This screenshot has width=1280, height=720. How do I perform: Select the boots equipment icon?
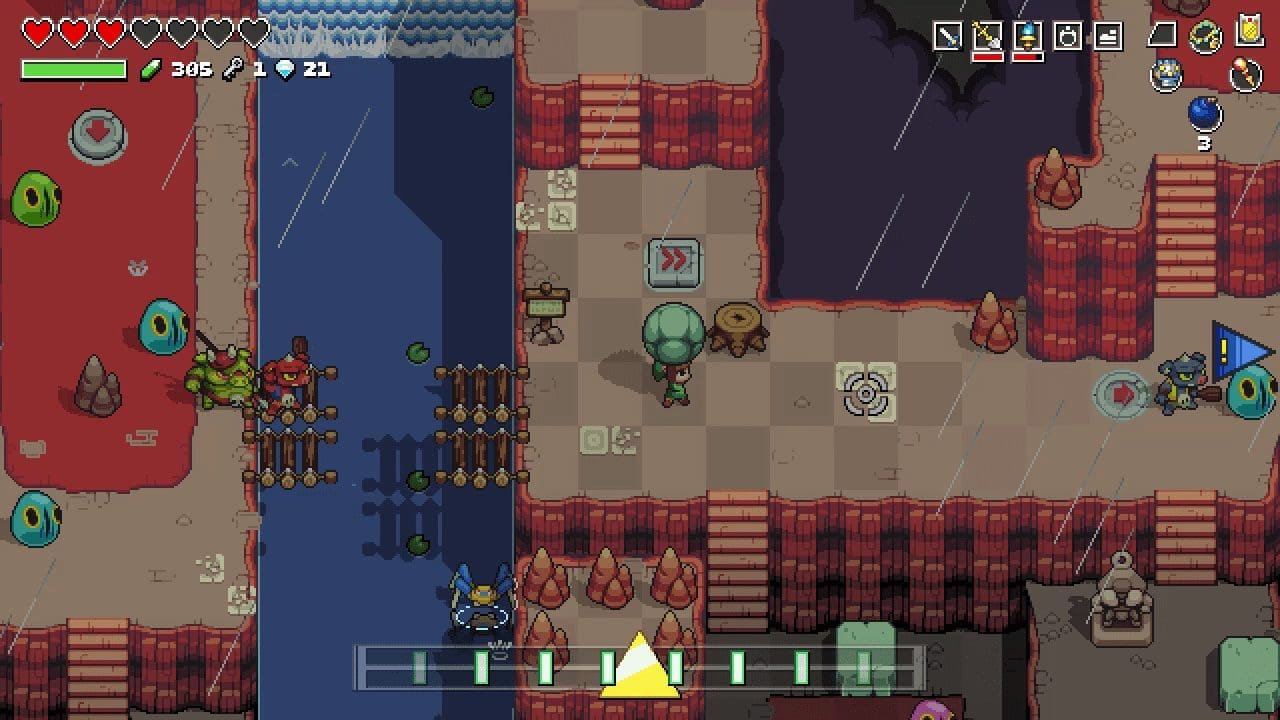tap(1106, 34)
